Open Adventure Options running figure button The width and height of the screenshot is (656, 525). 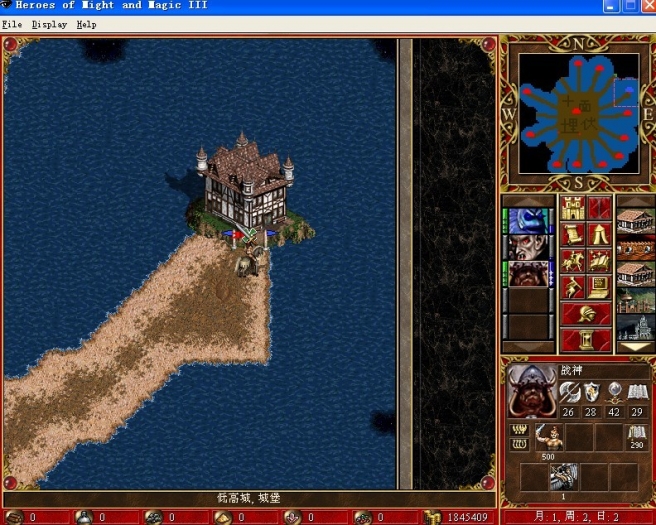(x=573, y=287)
